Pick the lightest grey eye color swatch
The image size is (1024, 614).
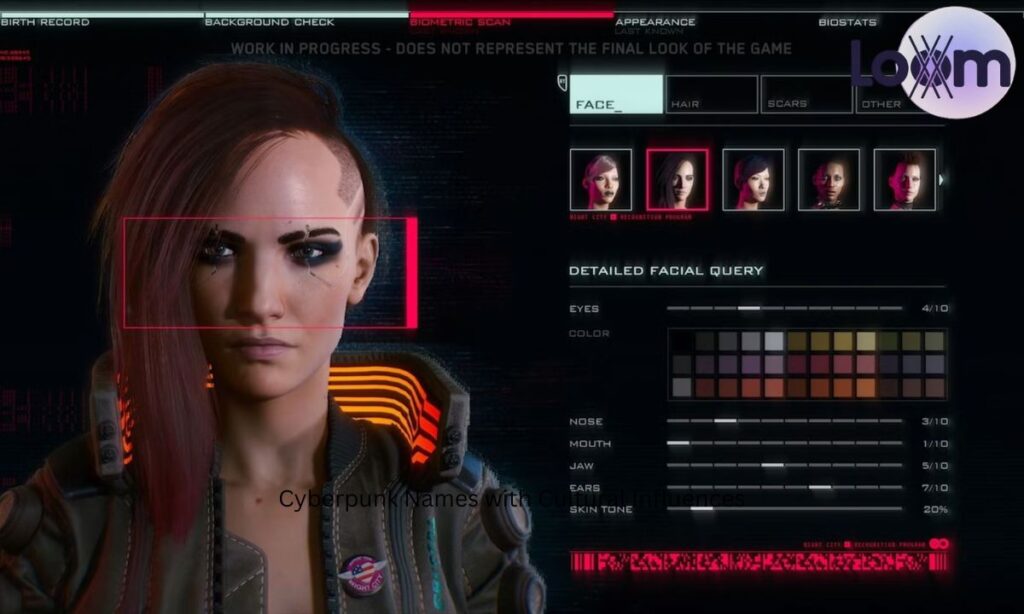click(774, 341)
